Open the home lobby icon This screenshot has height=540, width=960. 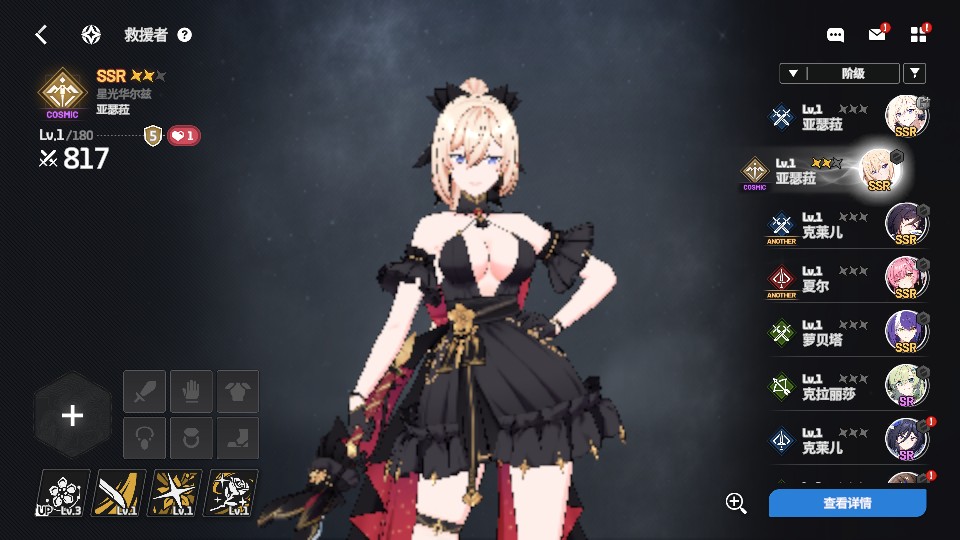(91, 35)
